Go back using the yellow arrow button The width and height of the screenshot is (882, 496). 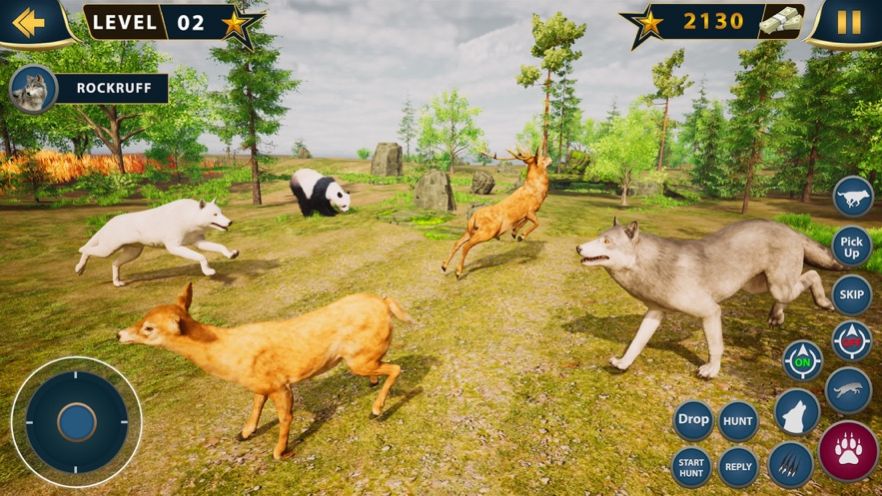[29, 22]
